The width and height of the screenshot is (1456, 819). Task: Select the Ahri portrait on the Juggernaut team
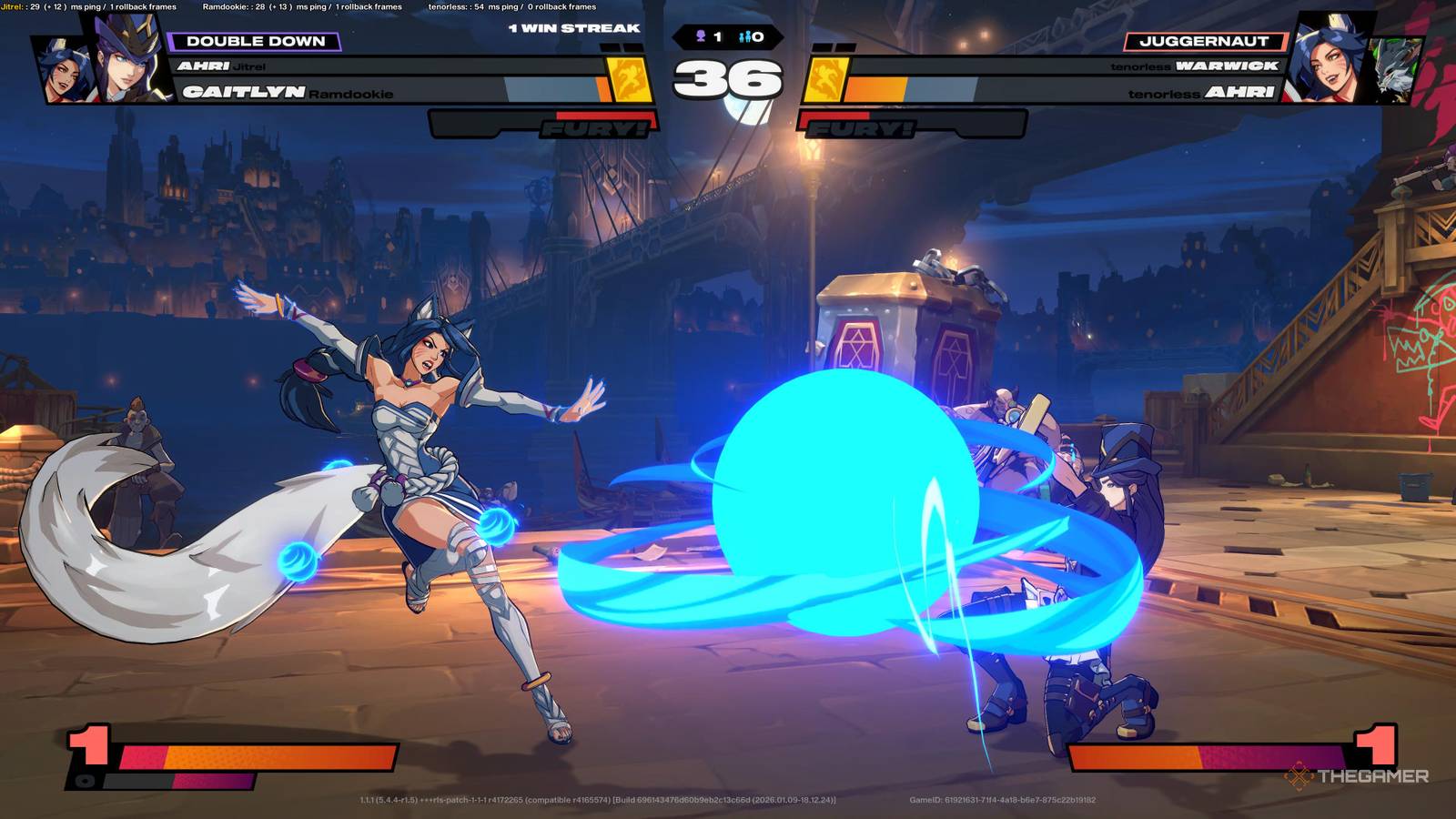click(x=1328, y=57)
